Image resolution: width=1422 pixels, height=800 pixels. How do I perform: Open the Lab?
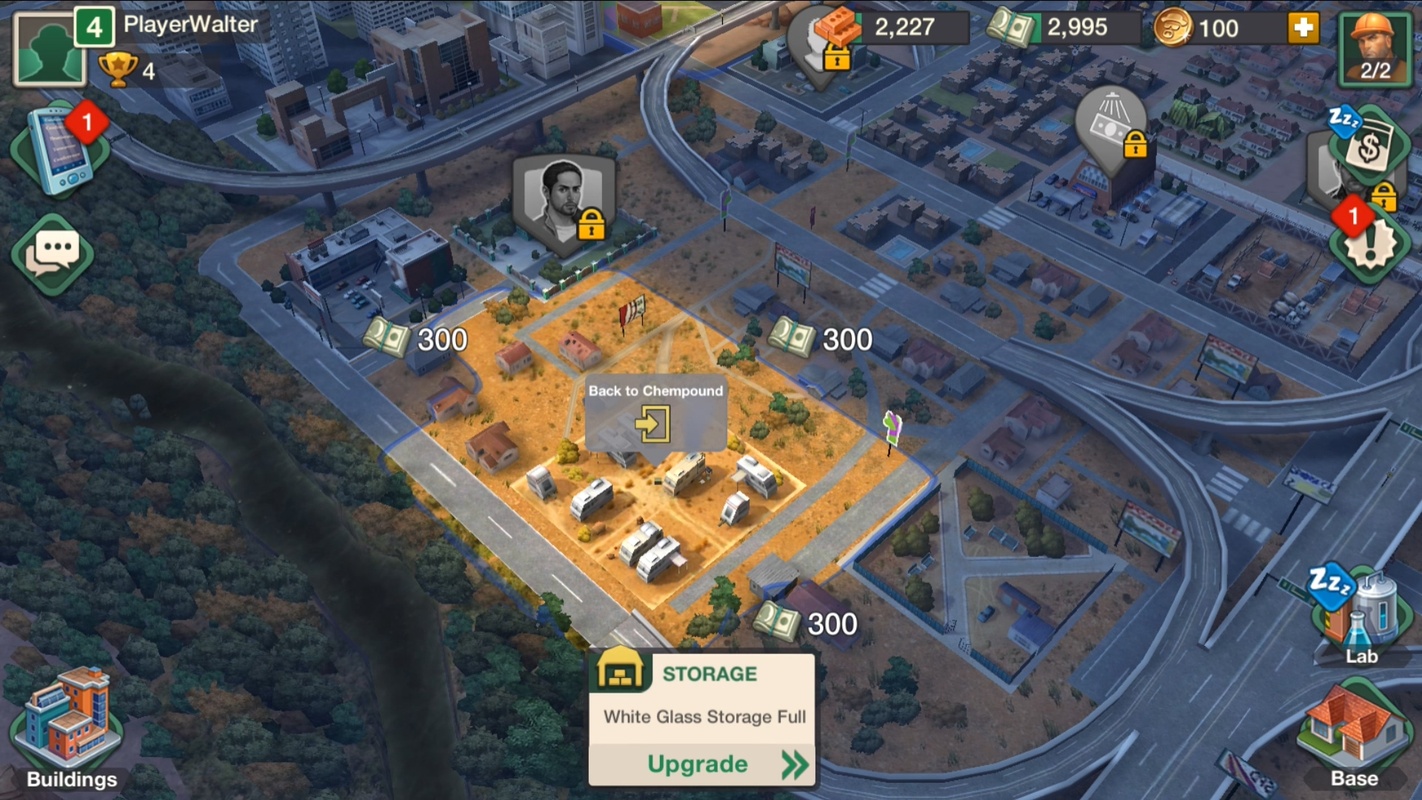pyautogui.click(x=1360, y=616)
